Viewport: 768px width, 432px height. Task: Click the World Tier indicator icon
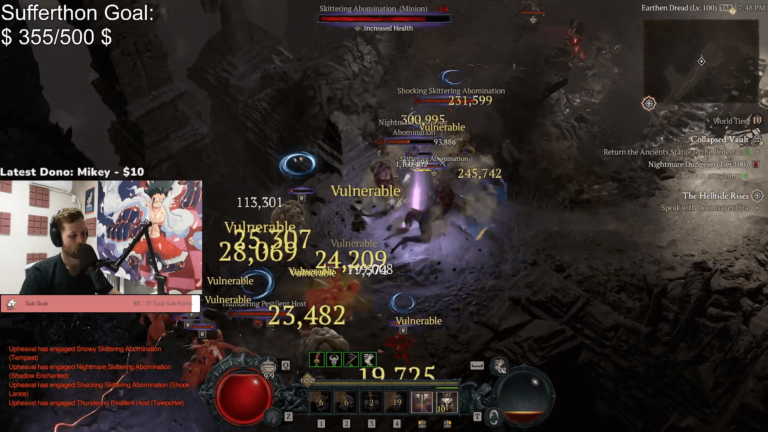click(757, 120)
